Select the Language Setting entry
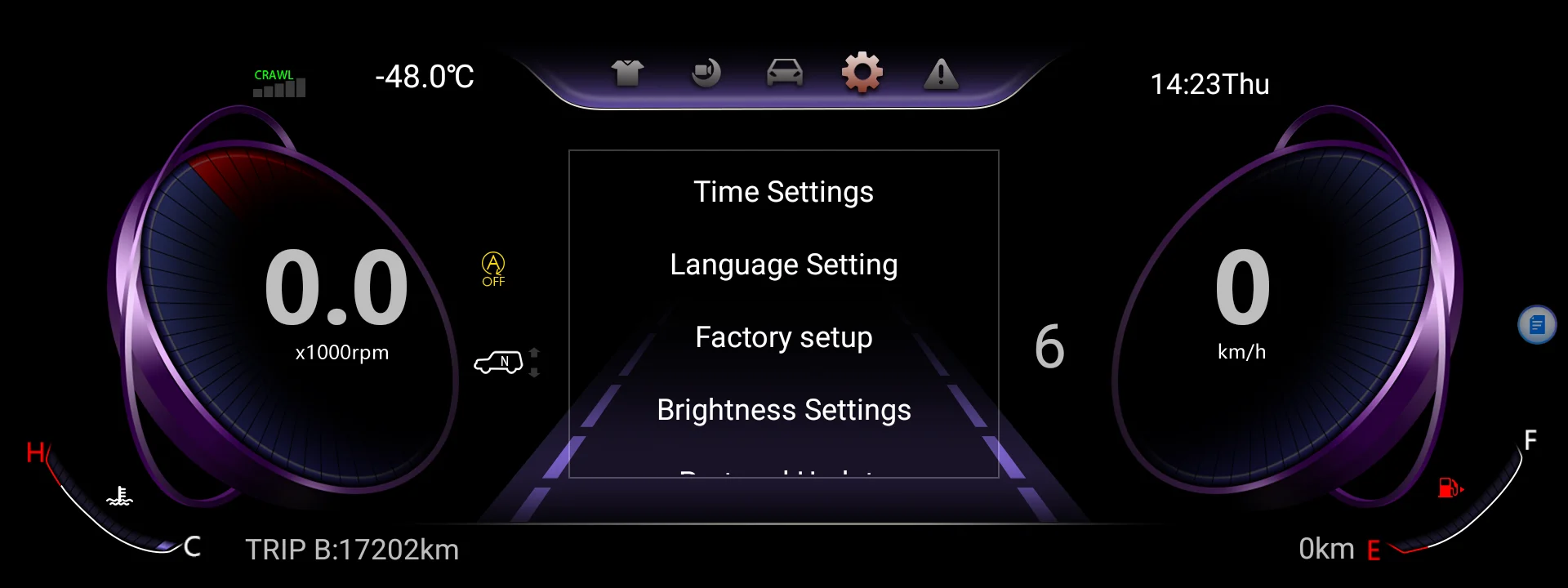The height and width of the screenshot is (588, 1568). (783, 265)
